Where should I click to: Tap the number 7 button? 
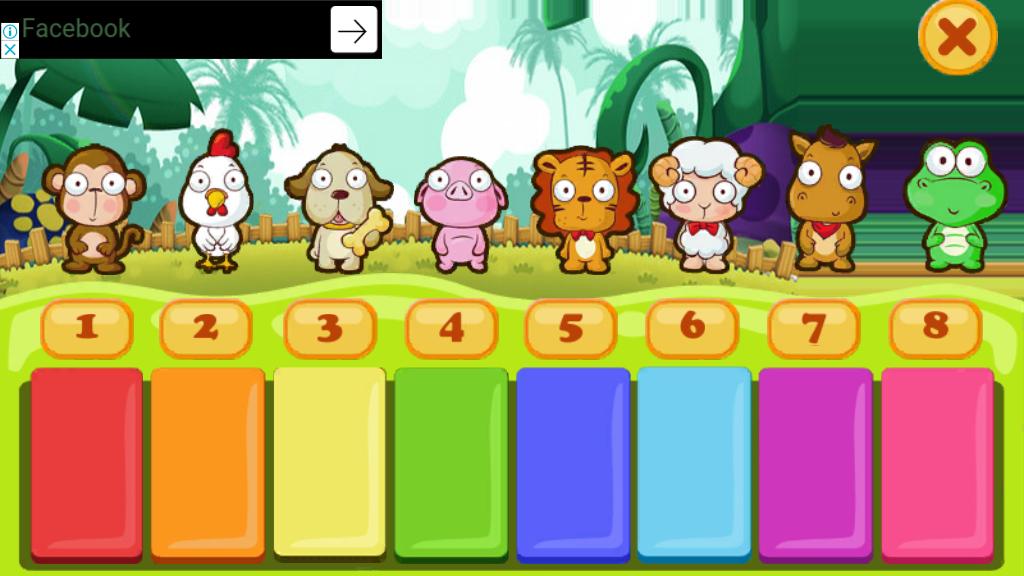(x=814, y=328)
